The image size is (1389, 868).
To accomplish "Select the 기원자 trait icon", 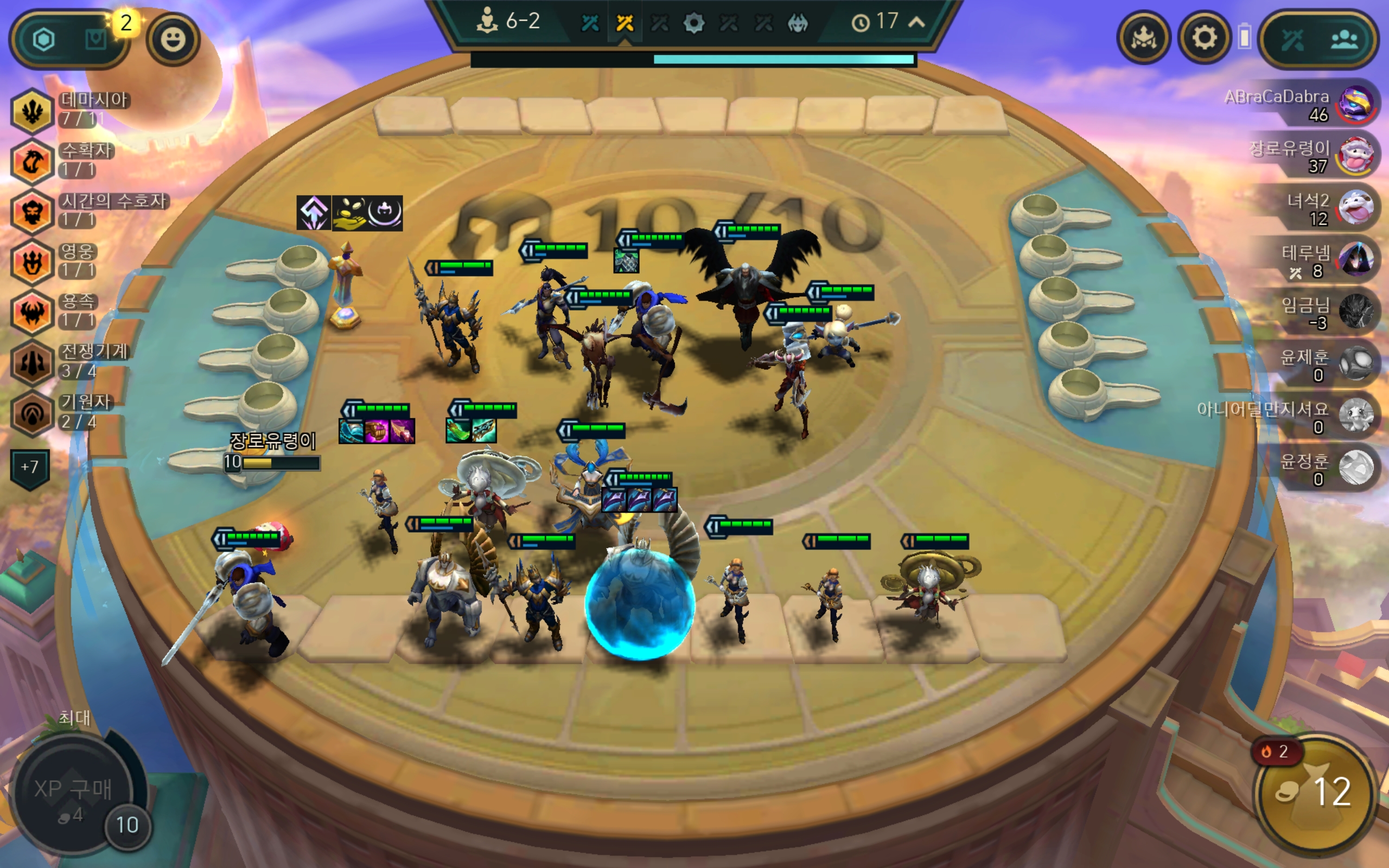I will point(32,413).
